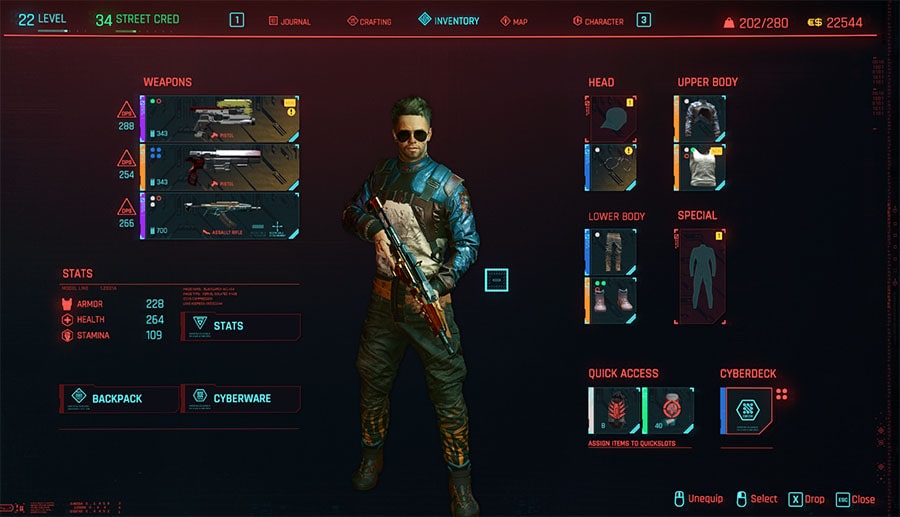Select the Inventory tab
This screenshot has width=900, height=517.
pyautogui.click(x=449, y=20)
